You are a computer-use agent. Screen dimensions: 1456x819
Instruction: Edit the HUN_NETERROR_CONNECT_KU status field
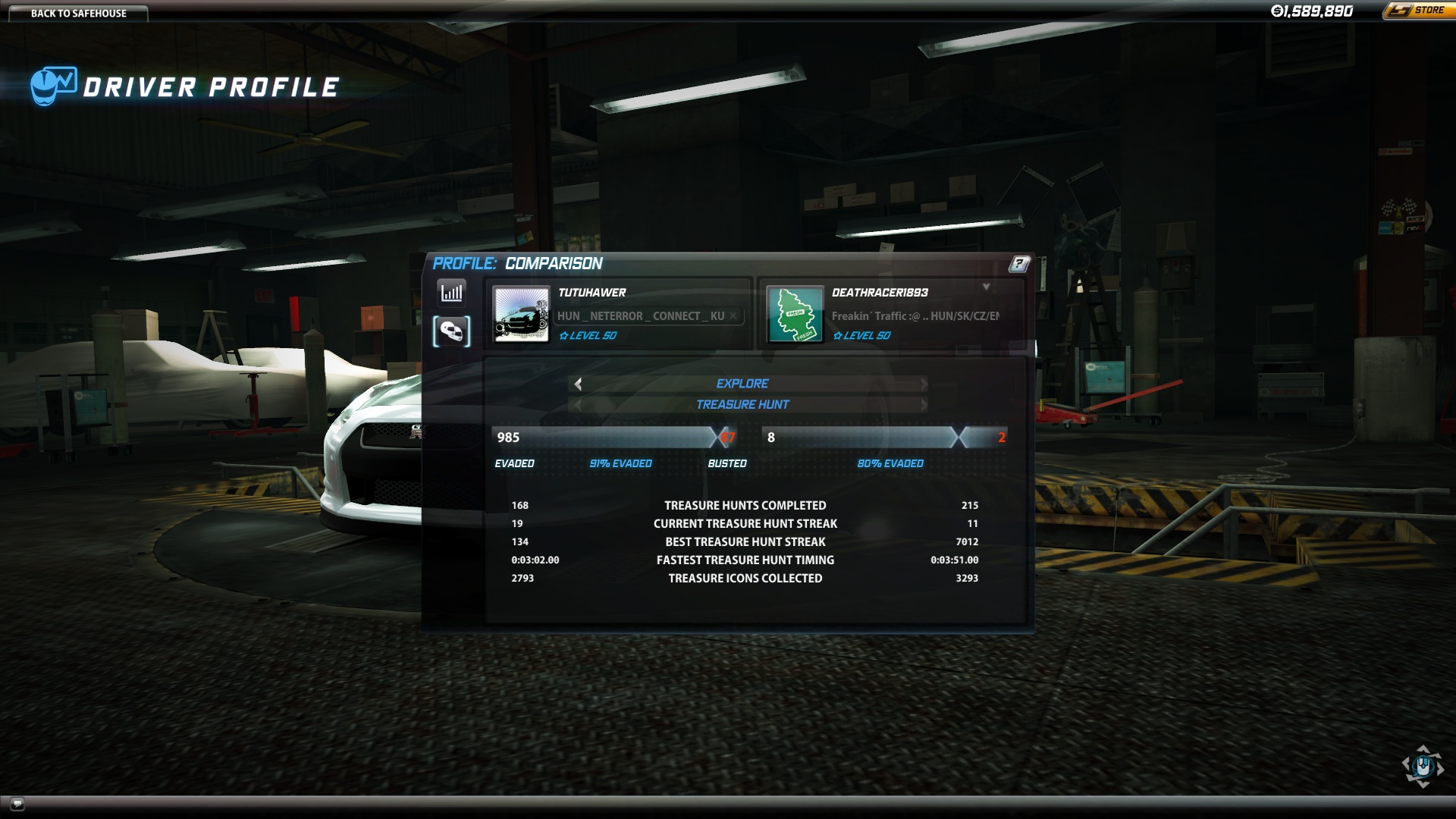[x=641, y=316]
